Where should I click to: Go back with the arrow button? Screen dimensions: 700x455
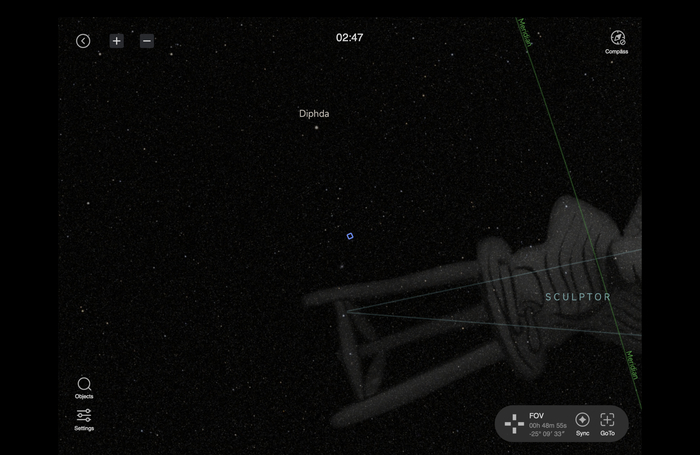click(83, 41)
